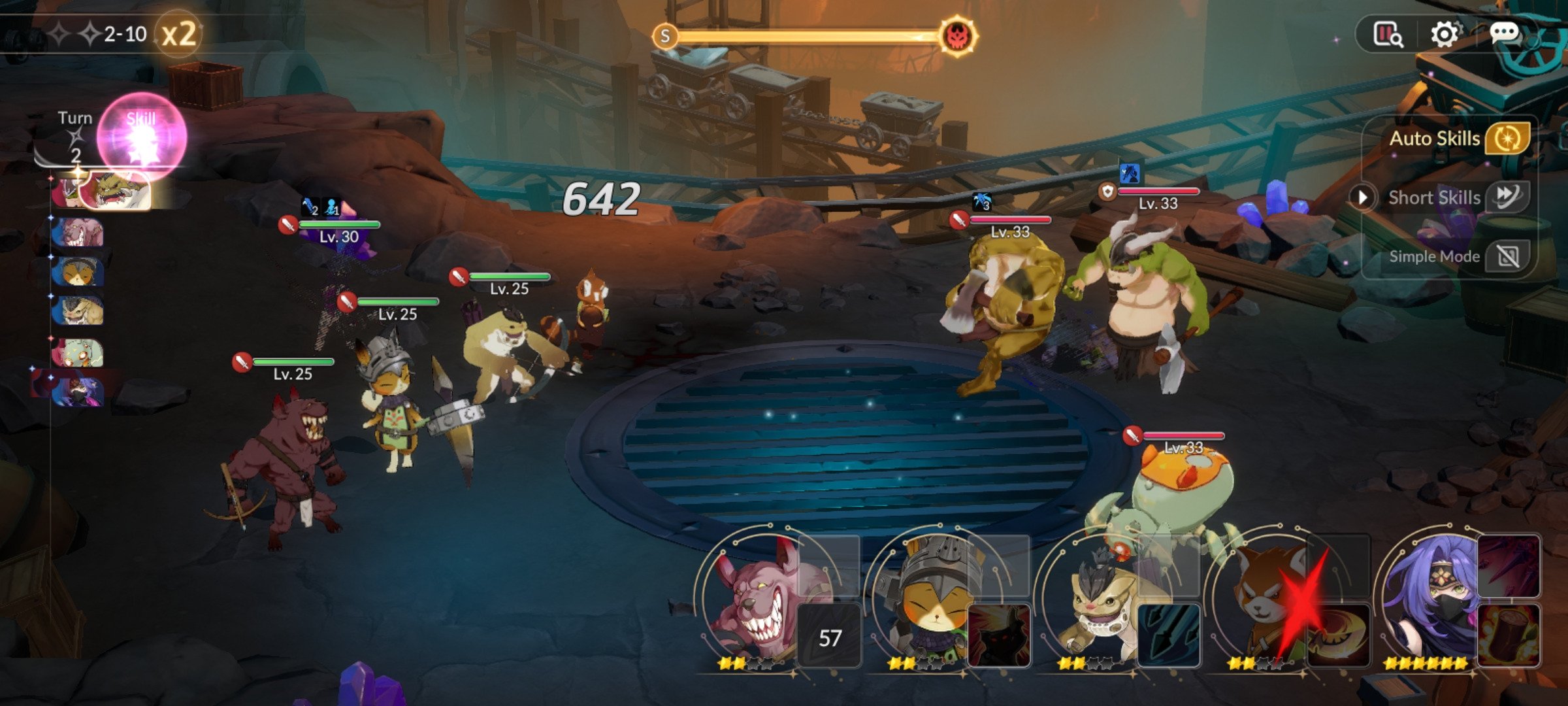This screenshot has height=706, width=1568.
Task: Open the pause and inspect battle icon
Action: (x=1388, y=34)
